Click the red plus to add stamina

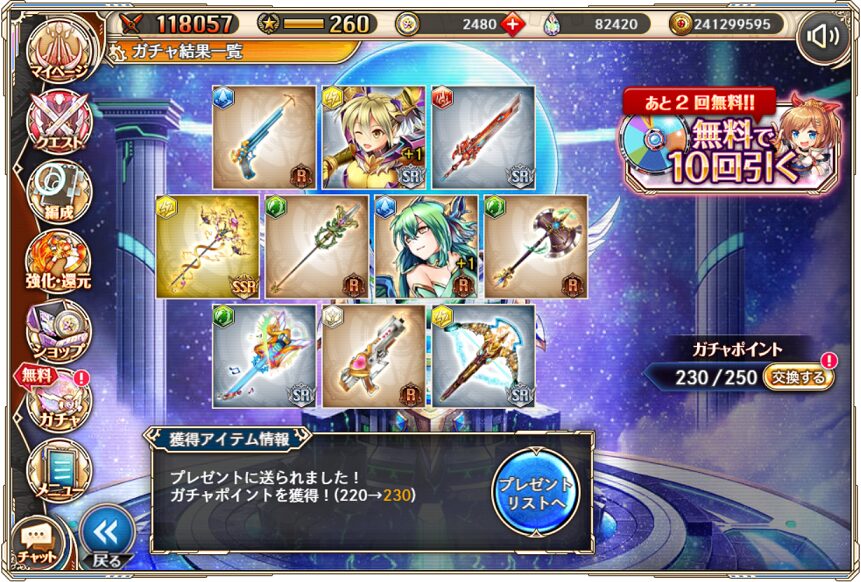[512, 23]
